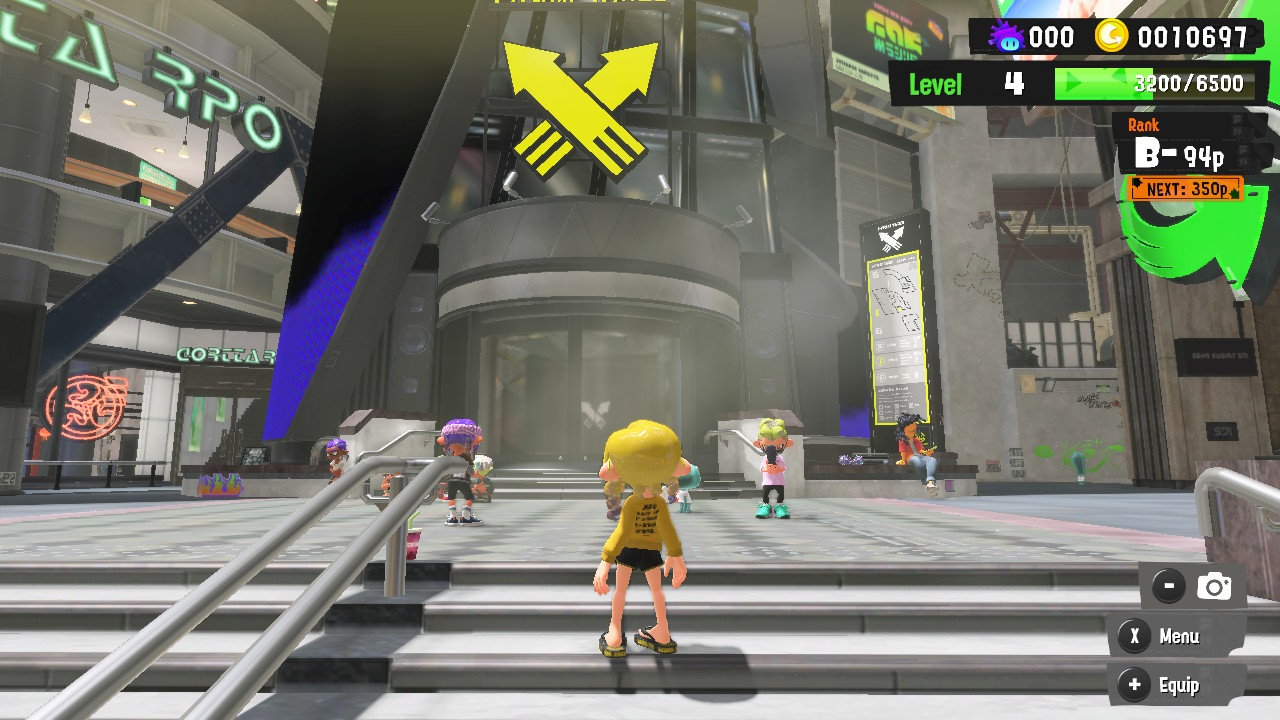Click the minus button beside the camera

tap(1168, 586)
